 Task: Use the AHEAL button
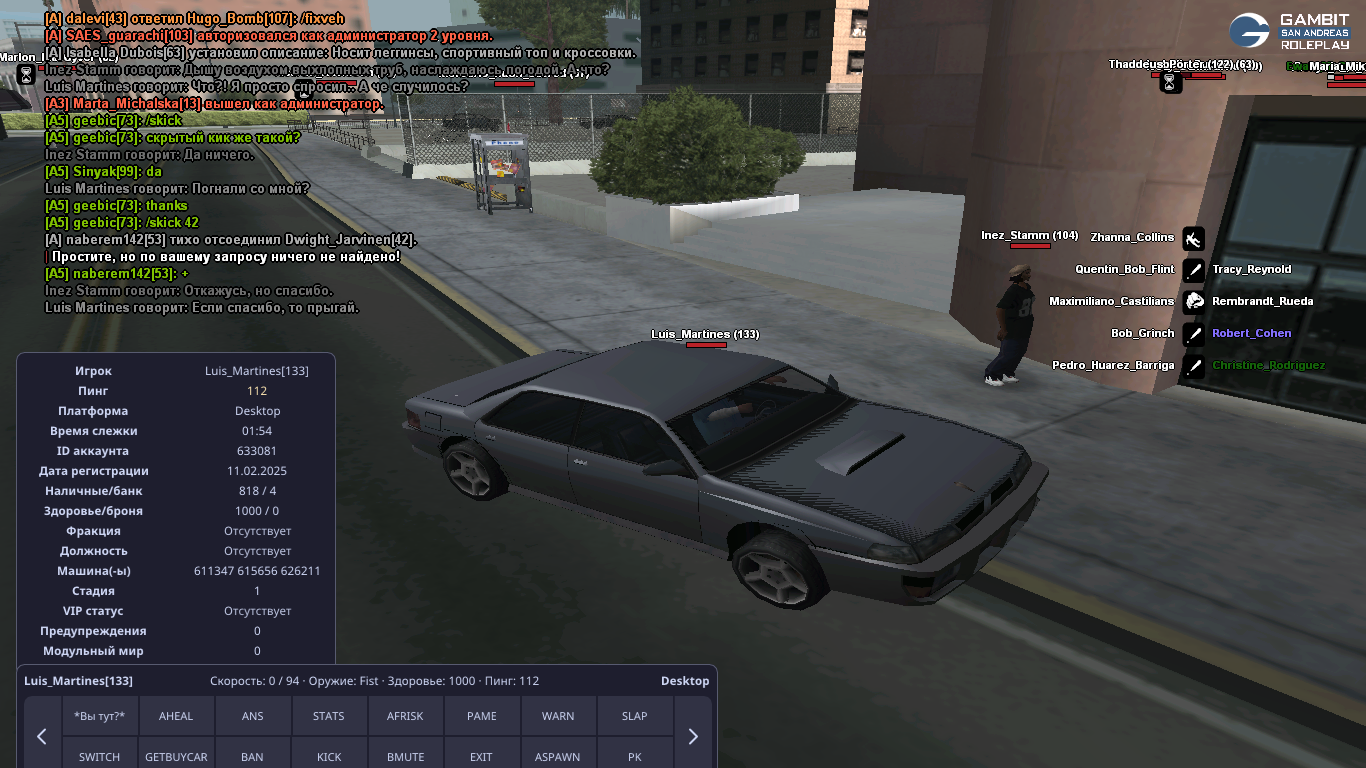[x=176, y=716]
